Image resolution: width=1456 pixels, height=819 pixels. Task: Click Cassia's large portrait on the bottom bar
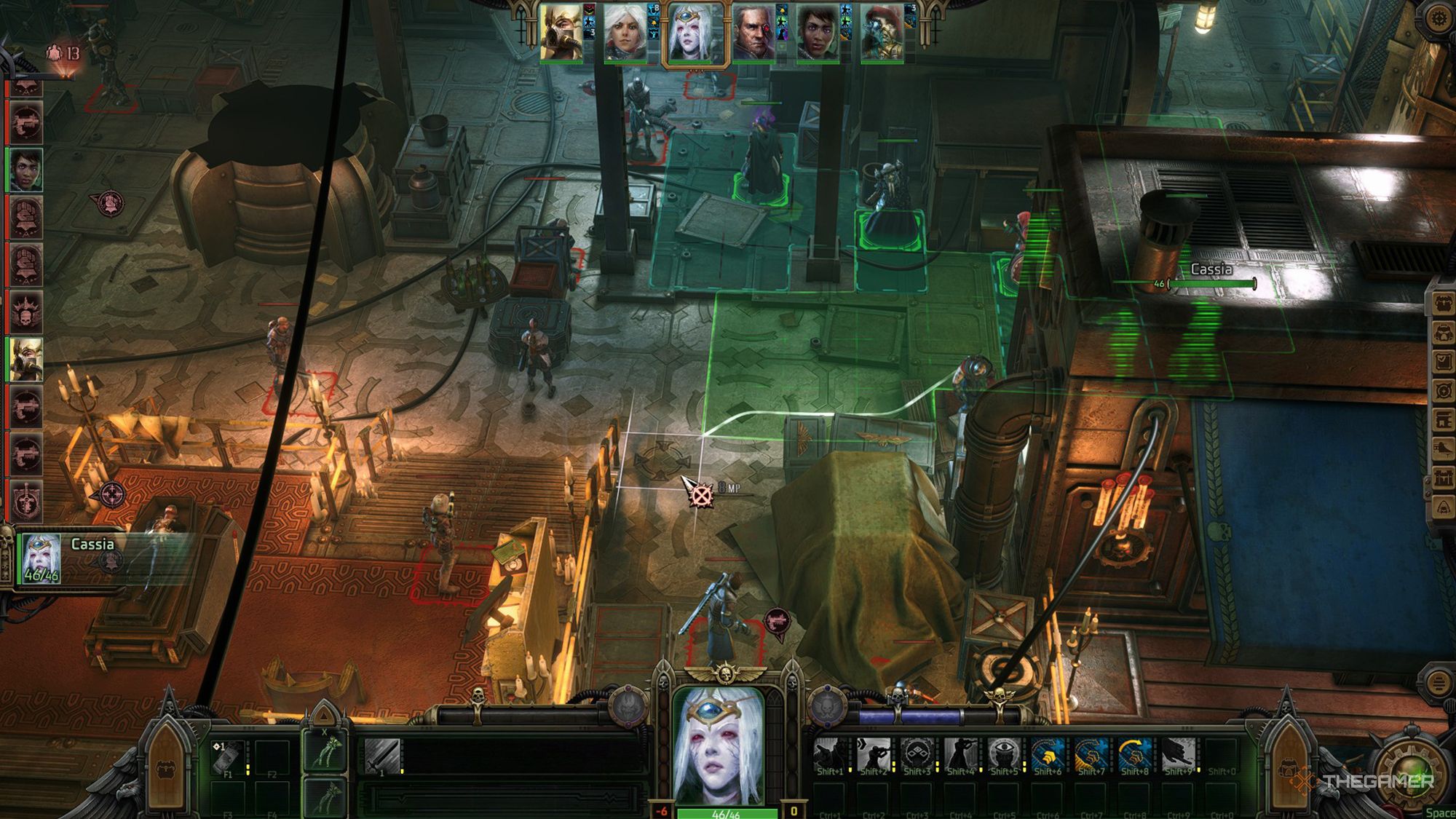point(719,746)
